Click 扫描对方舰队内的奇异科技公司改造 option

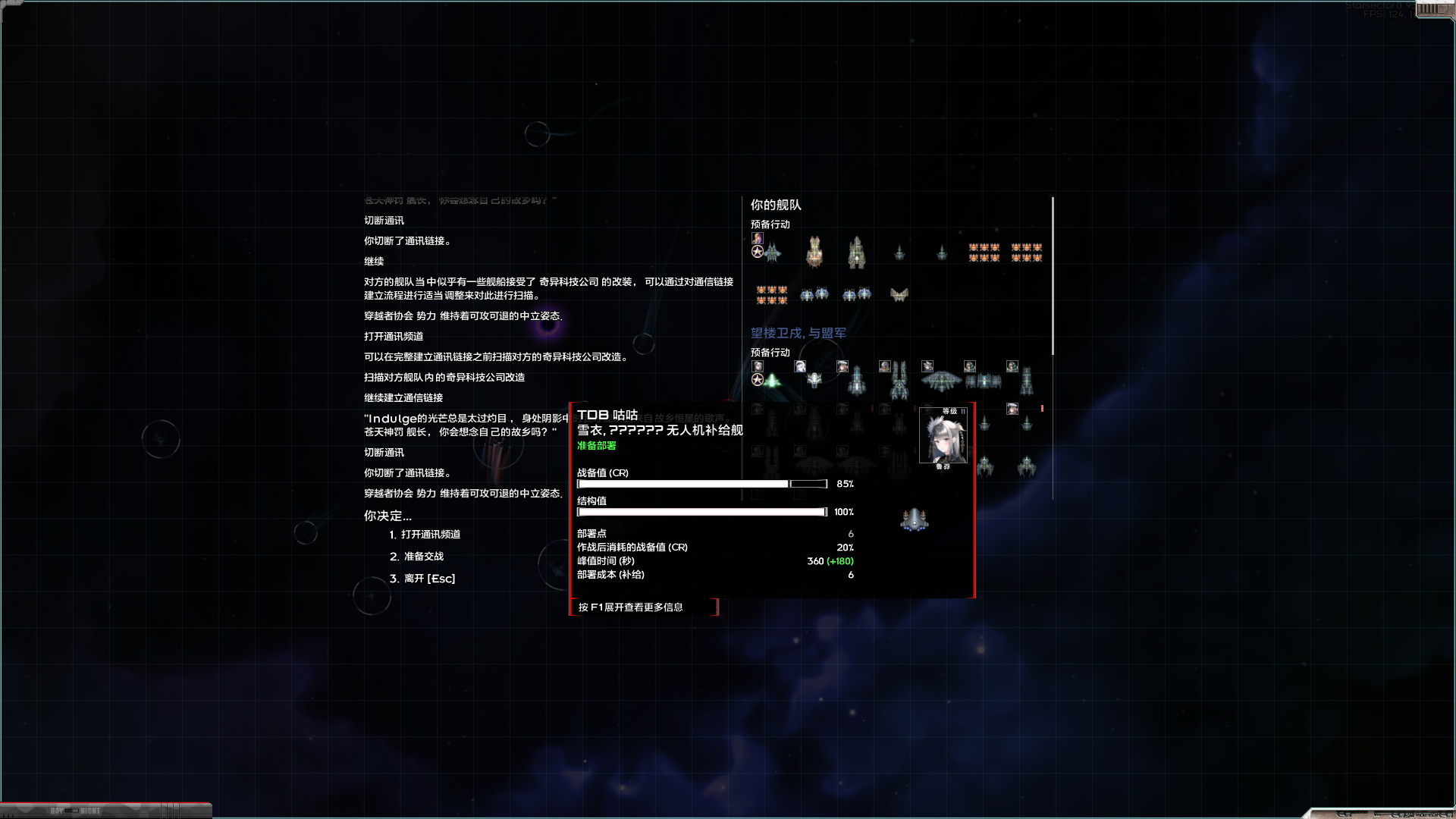pyautogui.click(x=444, y=377)
